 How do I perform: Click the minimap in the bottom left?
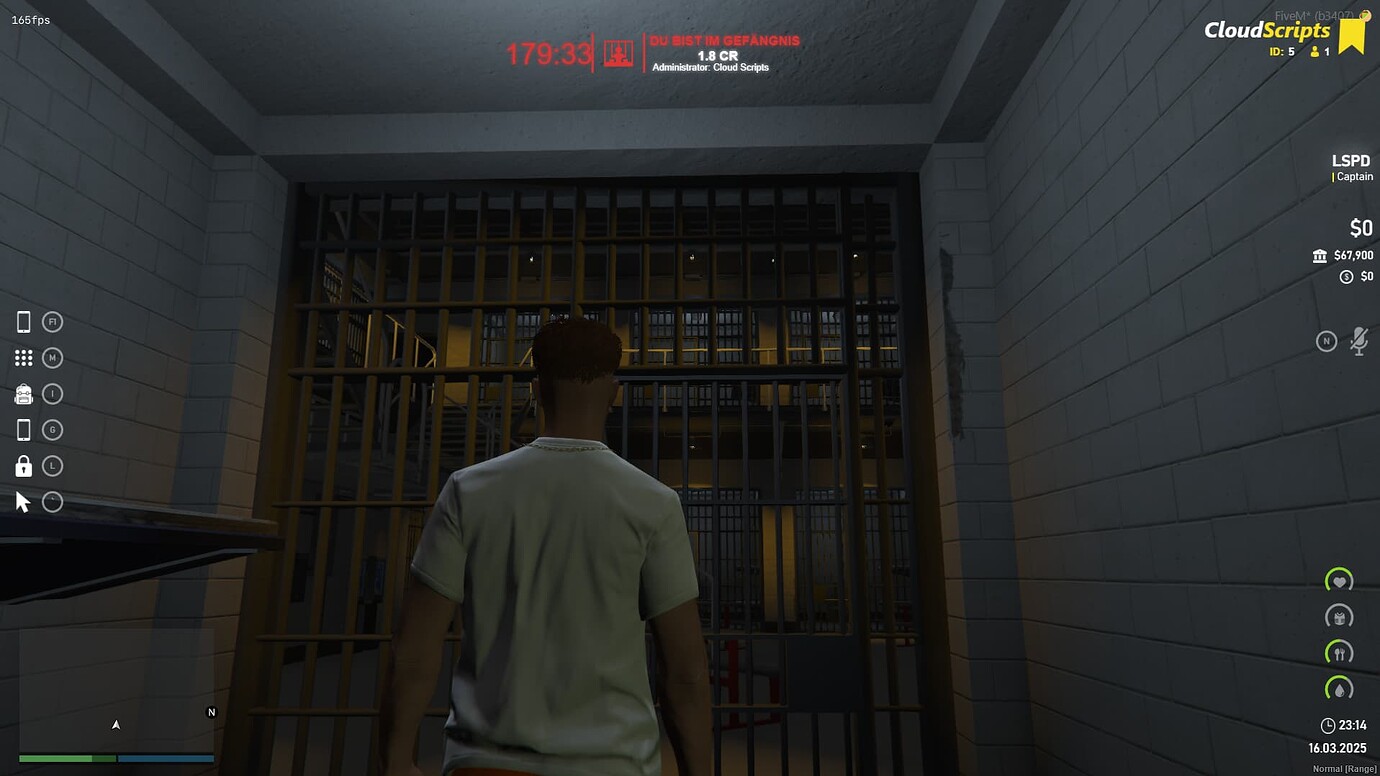(x=115, y=700)
